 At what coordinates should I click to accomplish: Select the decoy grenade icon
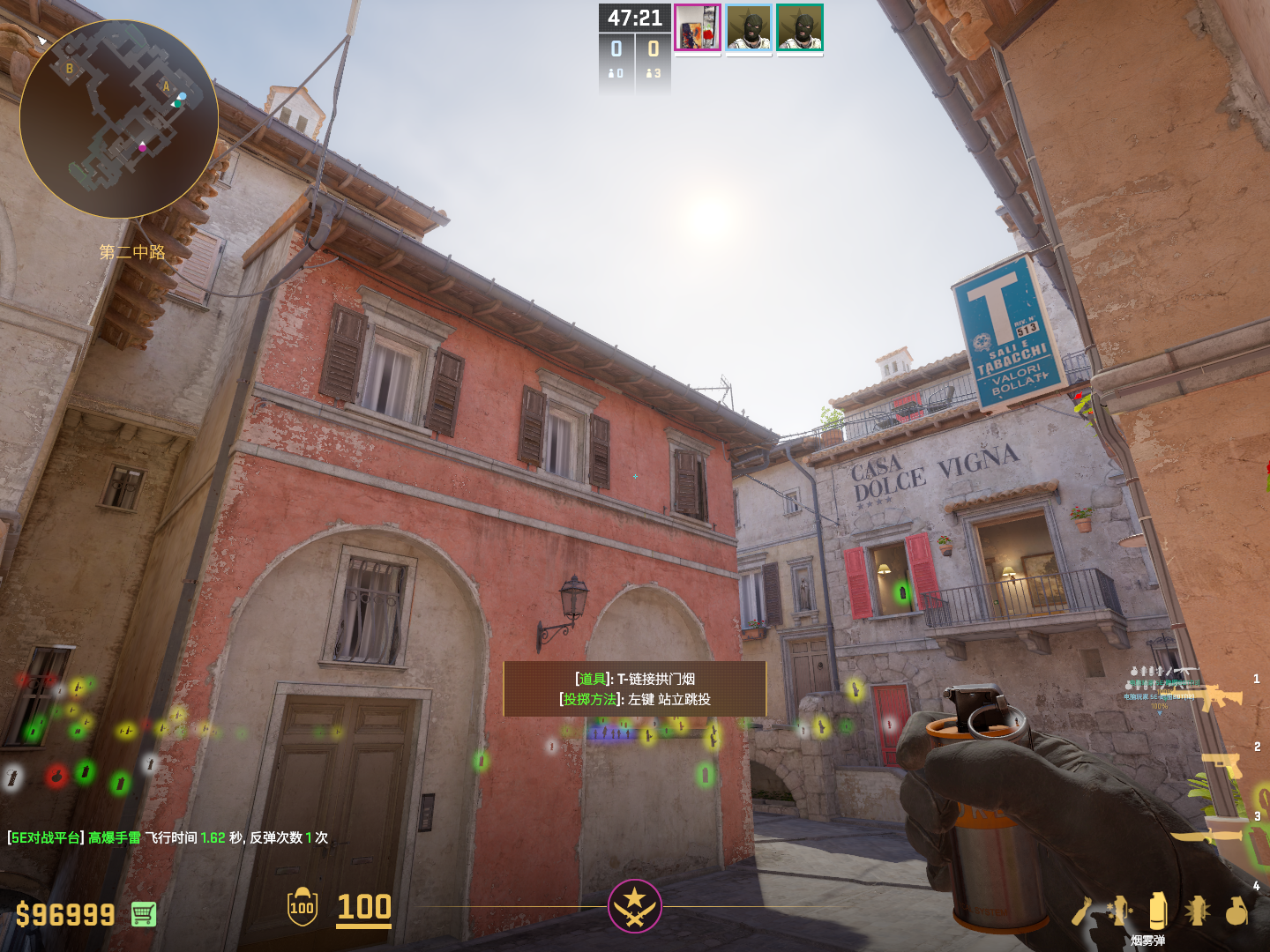[x=1119, y=911]
